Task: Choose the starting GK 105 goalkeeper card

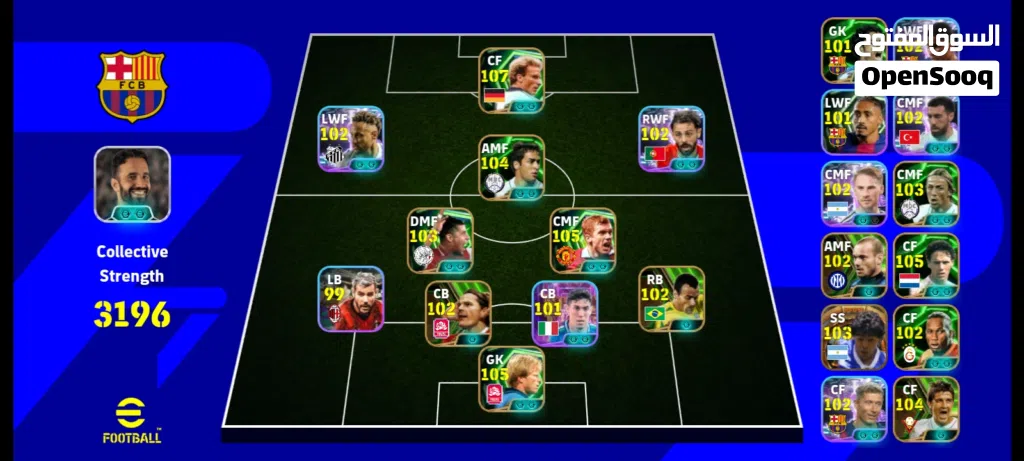Action: [511, 379]
